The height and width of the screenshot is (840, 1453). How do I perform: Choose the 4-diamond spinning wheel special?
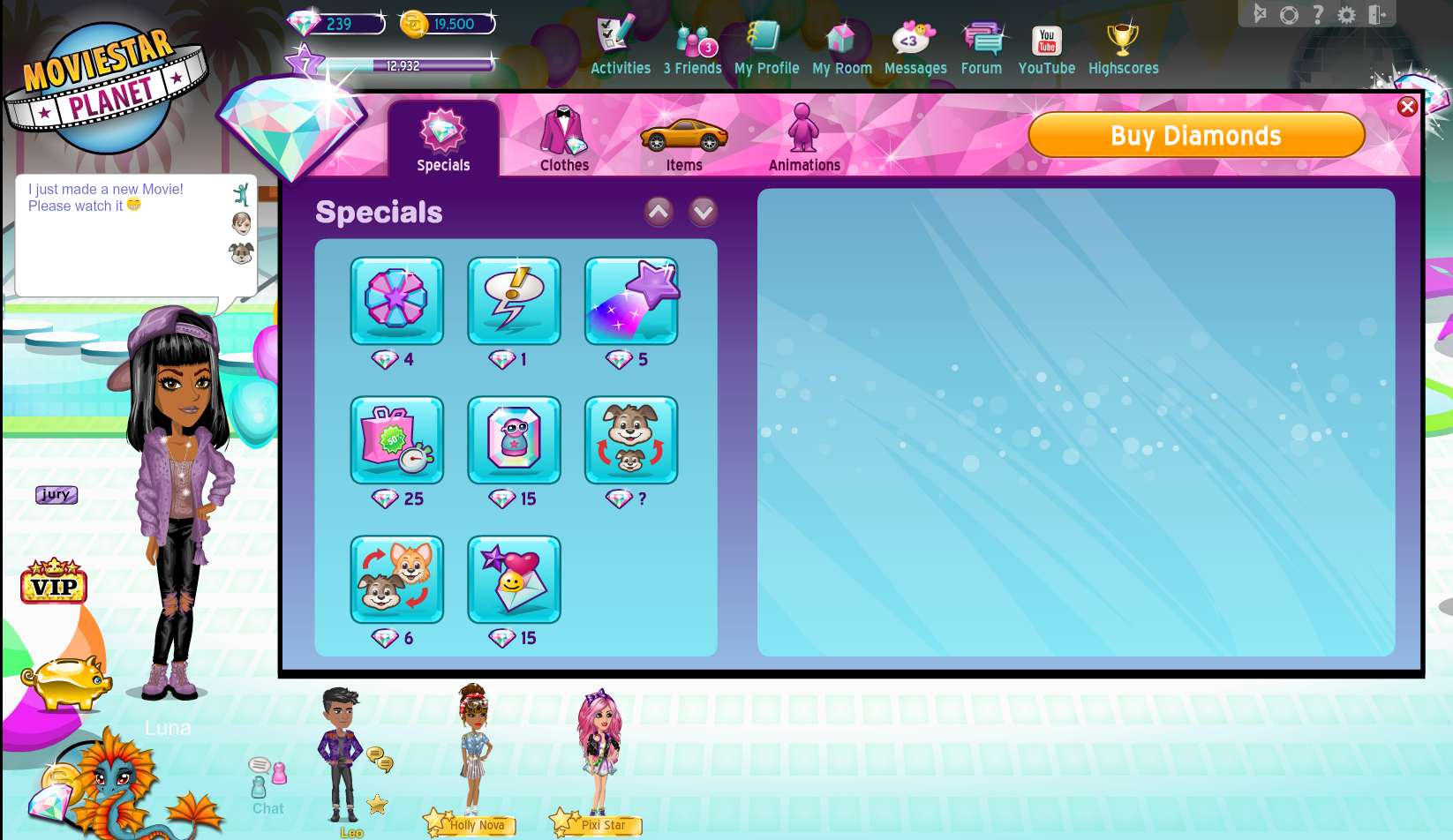(396, 301)
